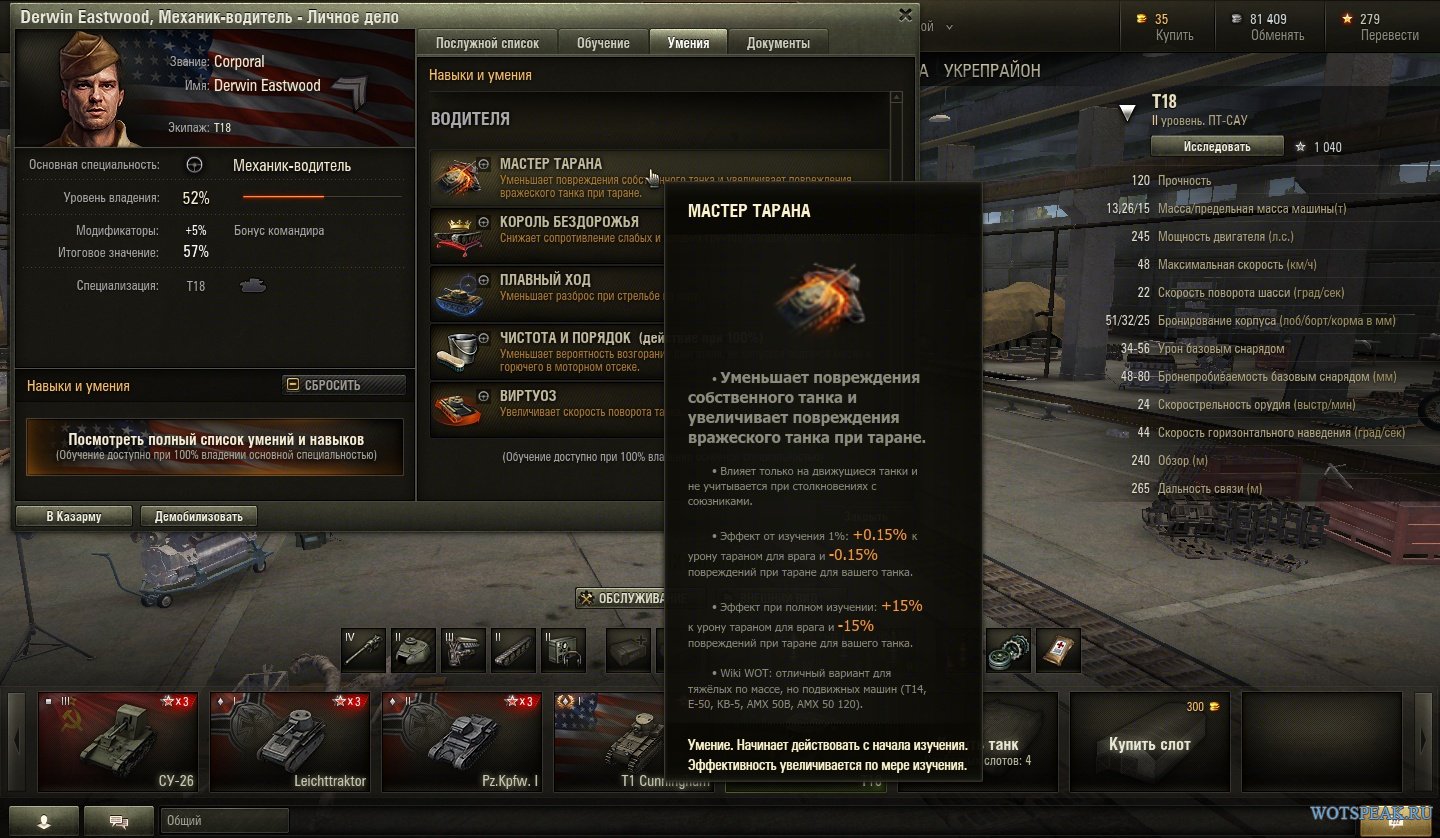Select the СУ-26 tank in the carousel

coord(118,741)
